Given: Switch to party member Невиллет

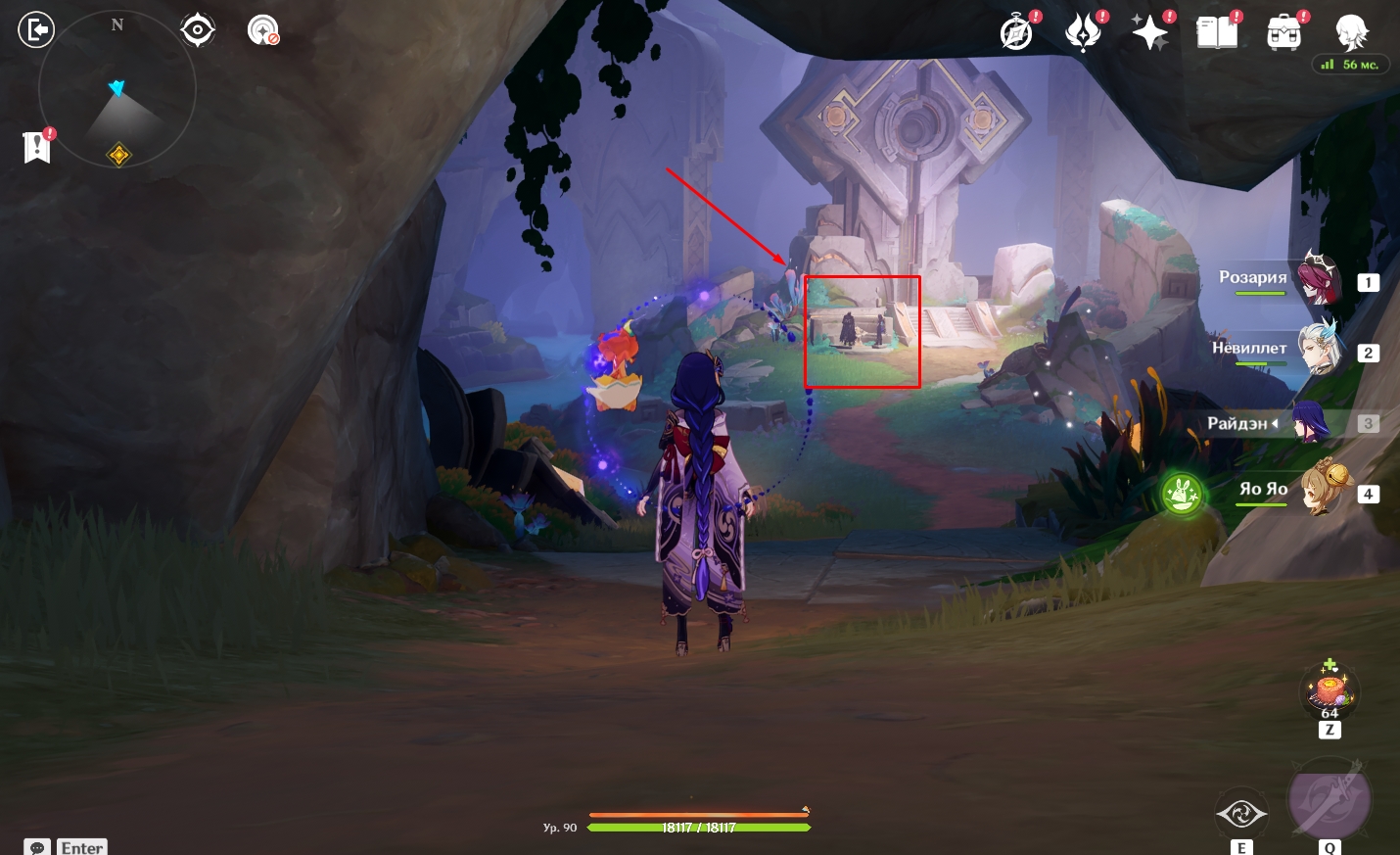Looking at the screenshot, I should click(1318, 350).
